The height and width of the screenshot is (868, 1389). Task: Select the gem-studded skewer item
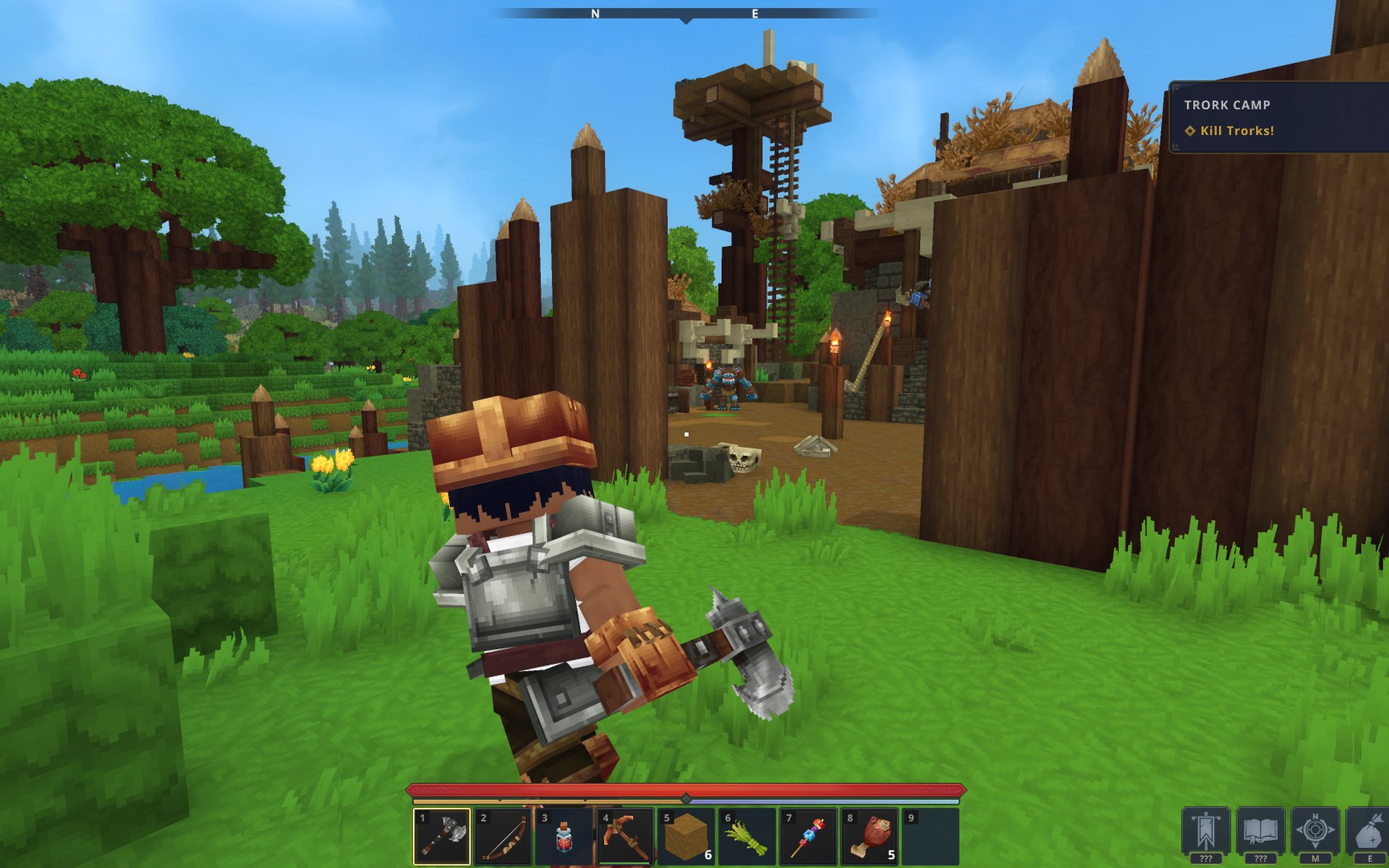point(807,836)
